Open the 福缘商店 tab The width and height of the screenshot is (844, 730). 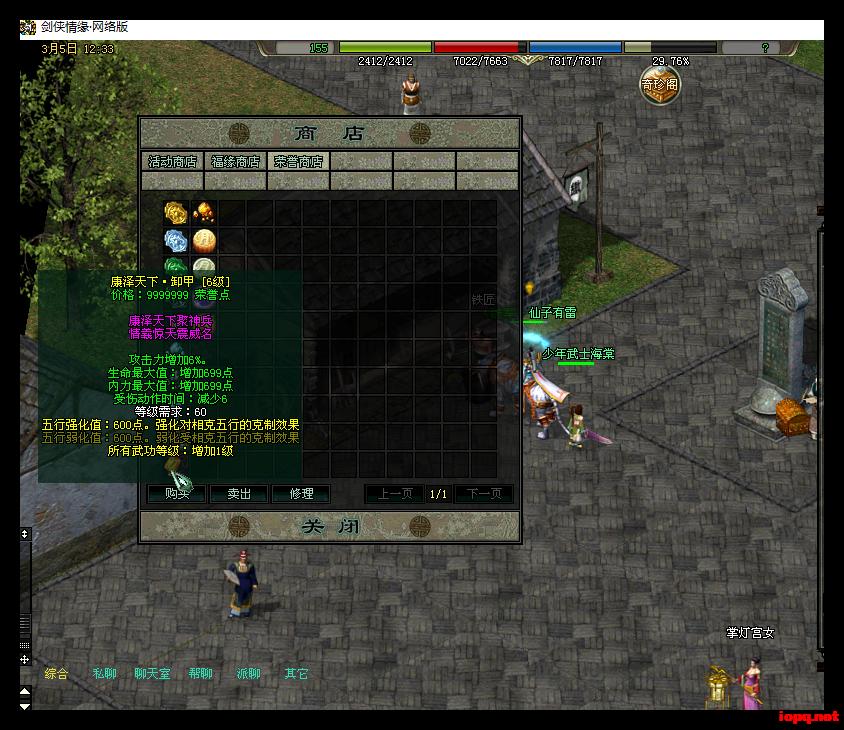pos(235,161)
